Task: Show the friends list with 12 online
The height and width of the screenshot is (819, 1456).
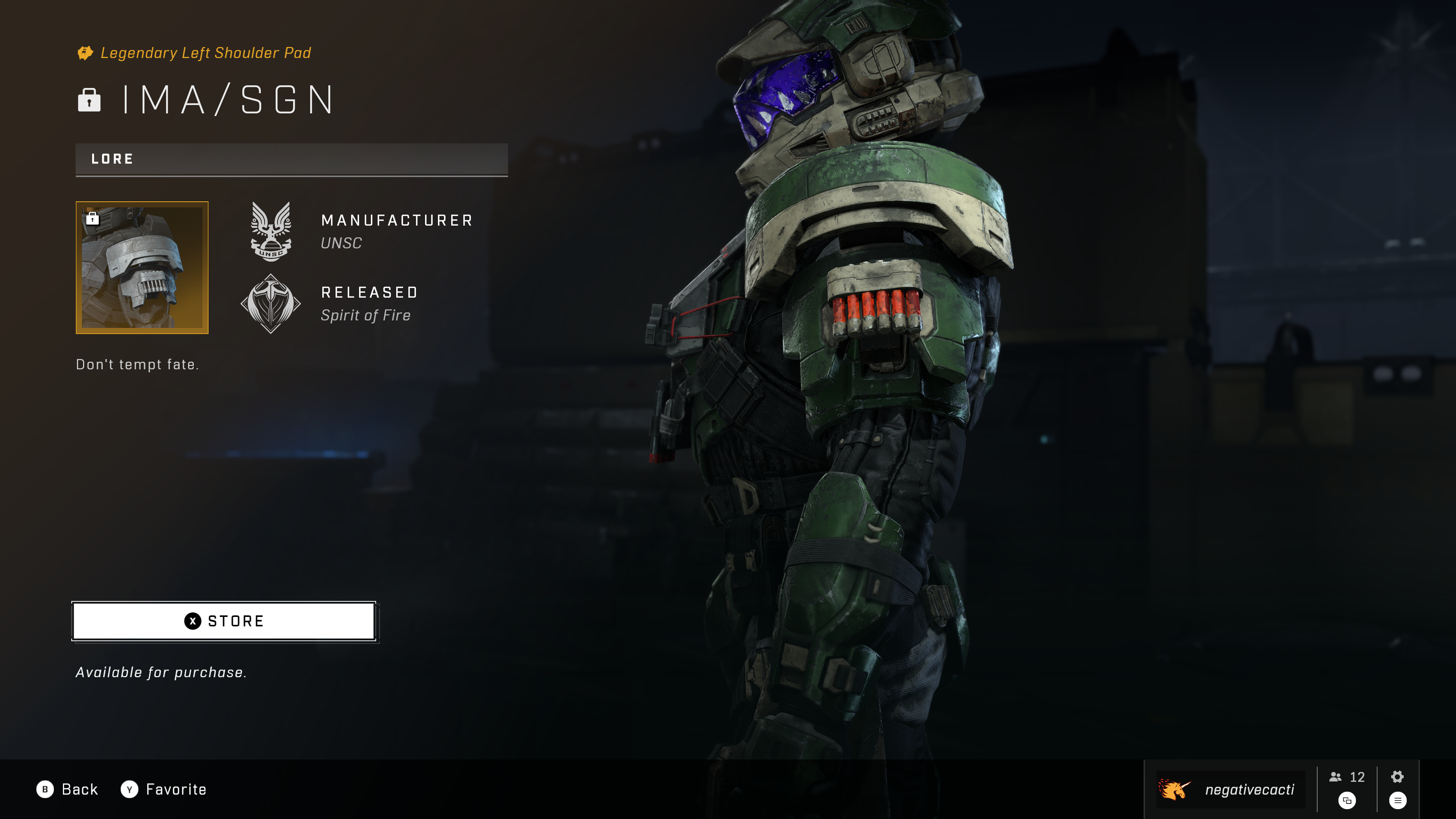Action: [x=1347, y=777]
